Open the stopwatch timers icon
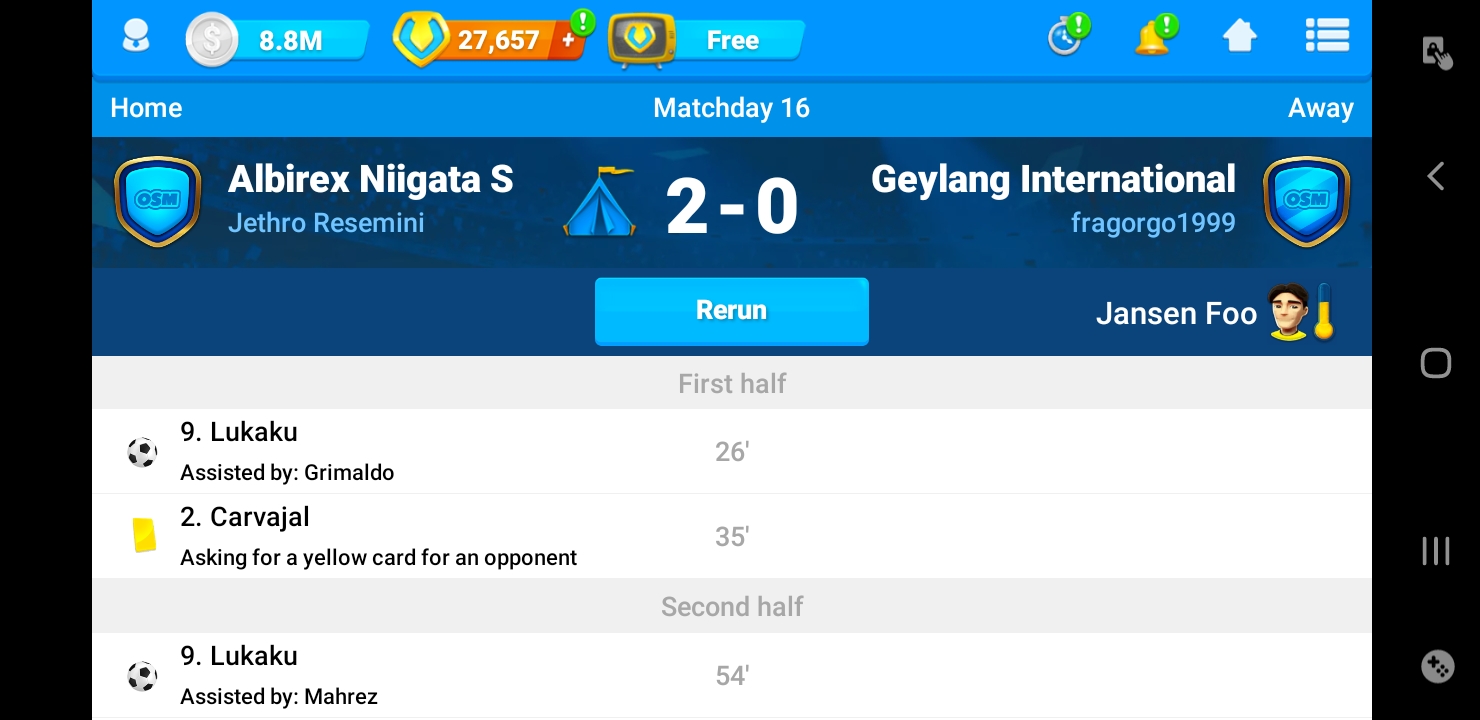This screenshot has width=1480, height=720. coord(1064,39)
